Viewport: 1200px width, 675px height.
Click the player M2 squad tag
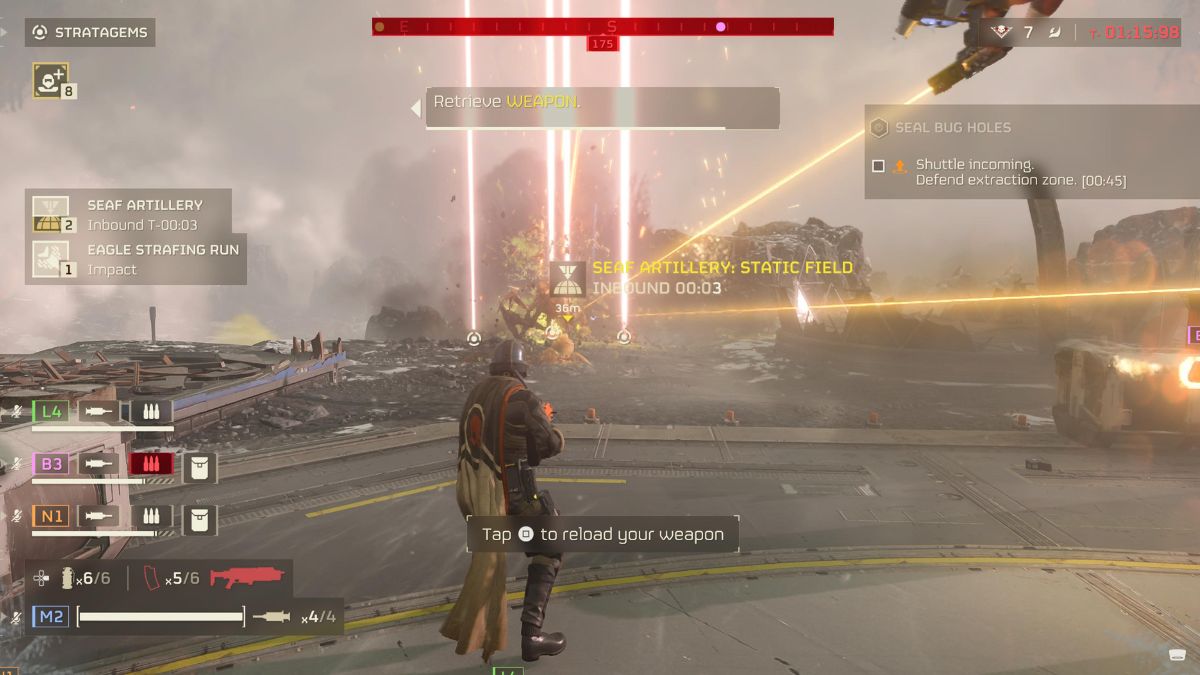(52, 617)
